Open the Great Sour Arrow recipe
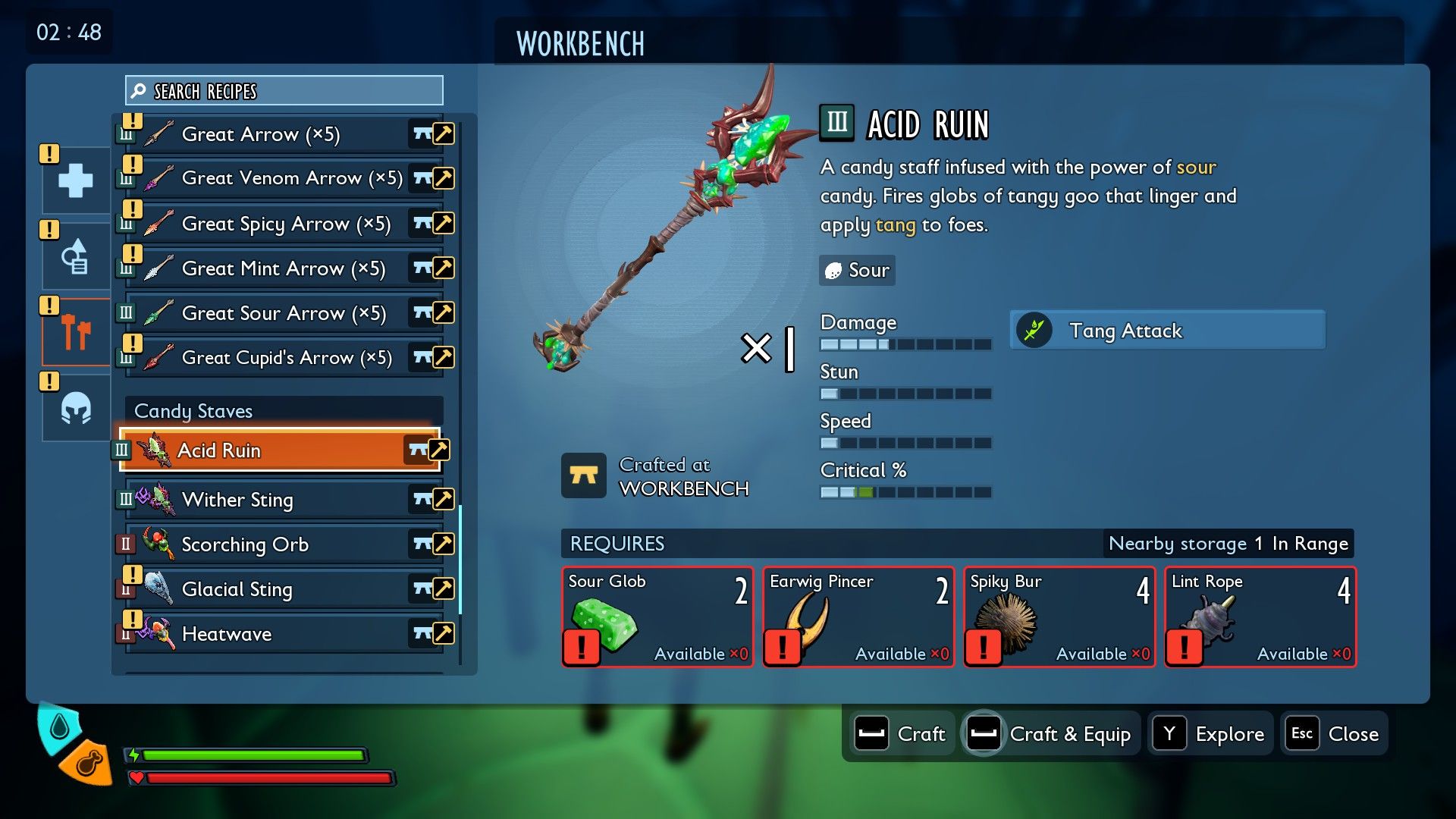1456x819 pixels. click(284, 313)
